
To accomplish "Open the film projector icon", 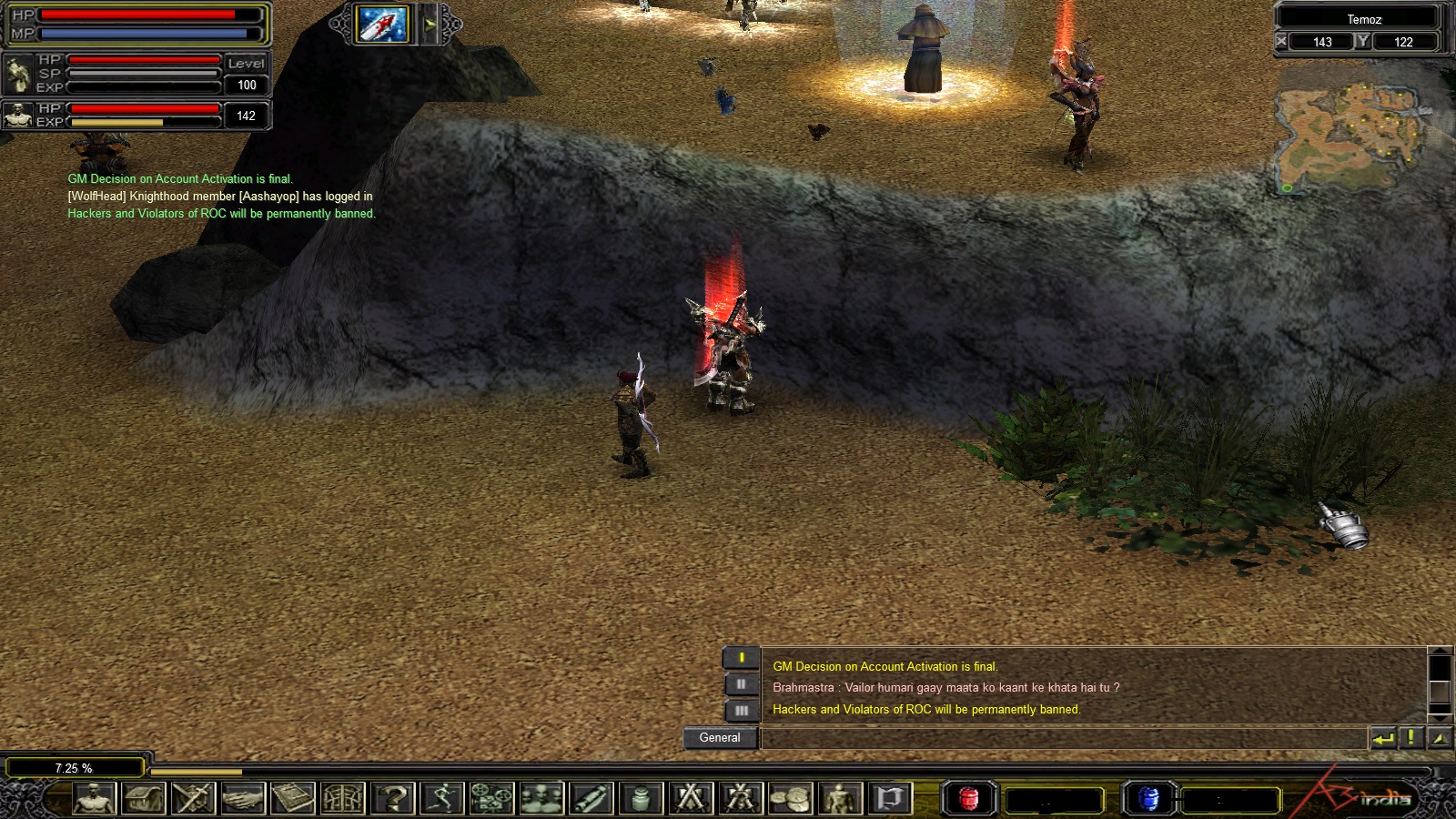I will (x=491, y=799).
